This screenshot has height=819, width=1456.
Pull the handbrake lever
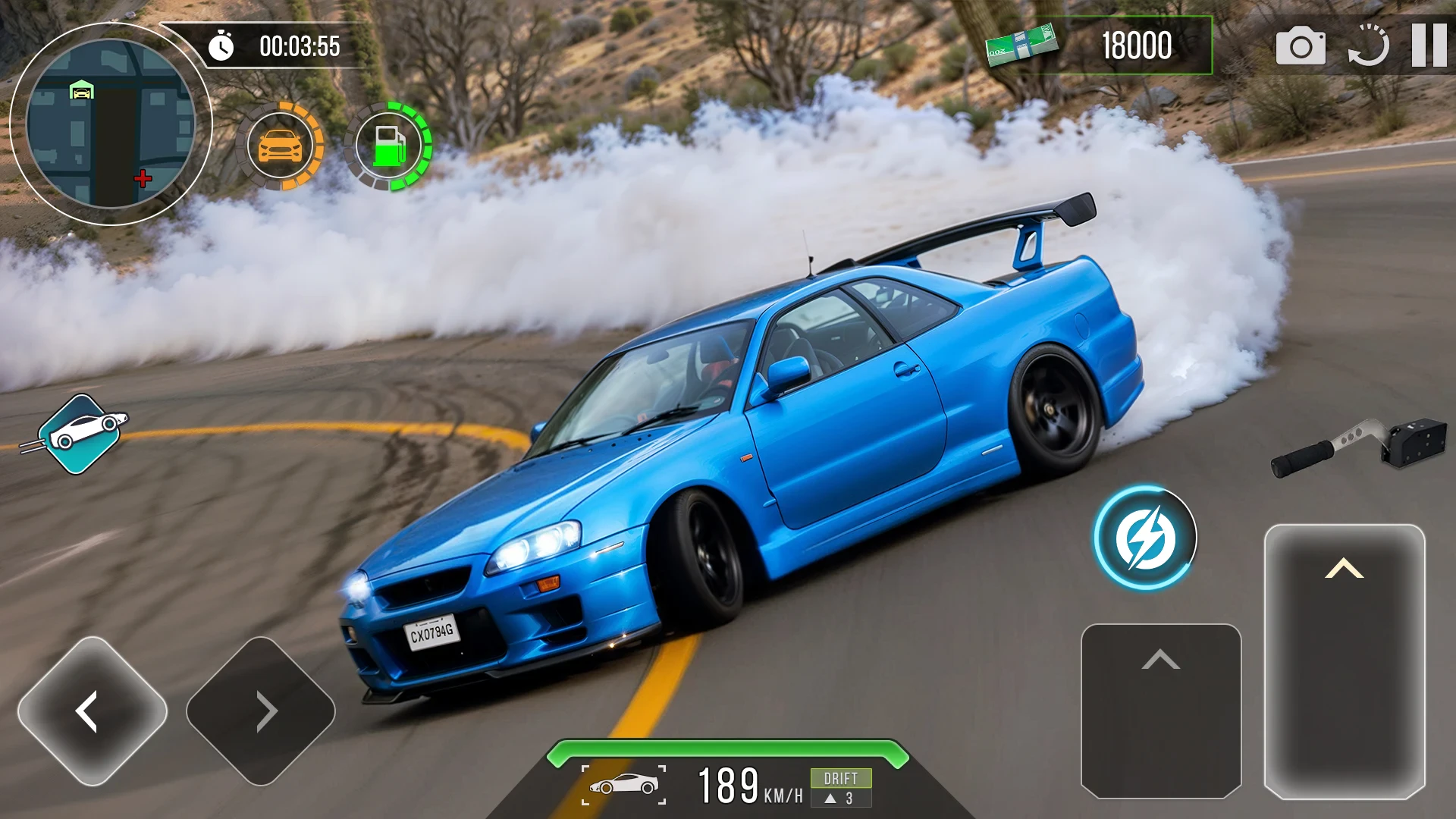pos(1357,446)
